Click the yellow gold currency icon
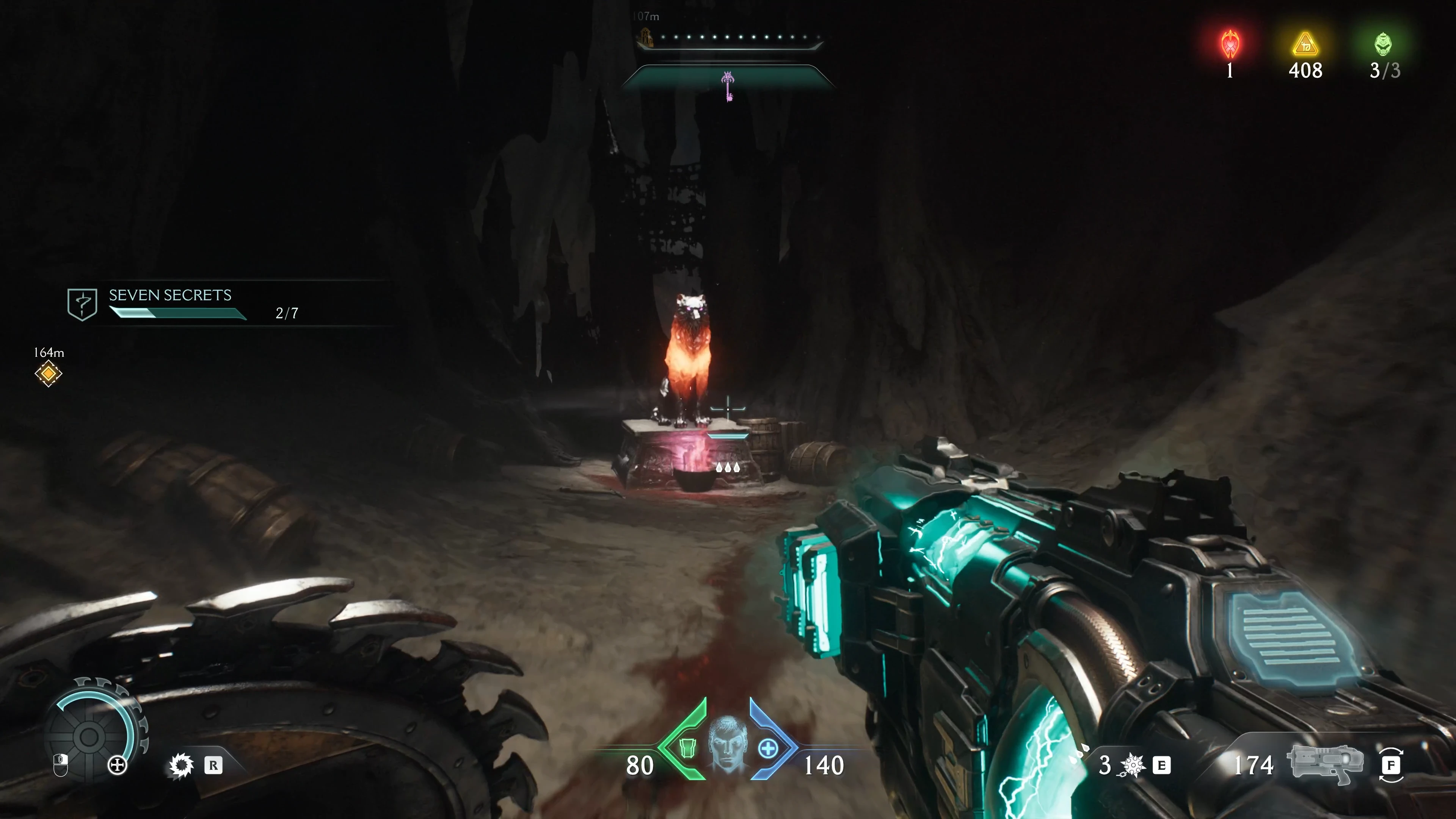1456x819 pixels. click(1305, 45)
